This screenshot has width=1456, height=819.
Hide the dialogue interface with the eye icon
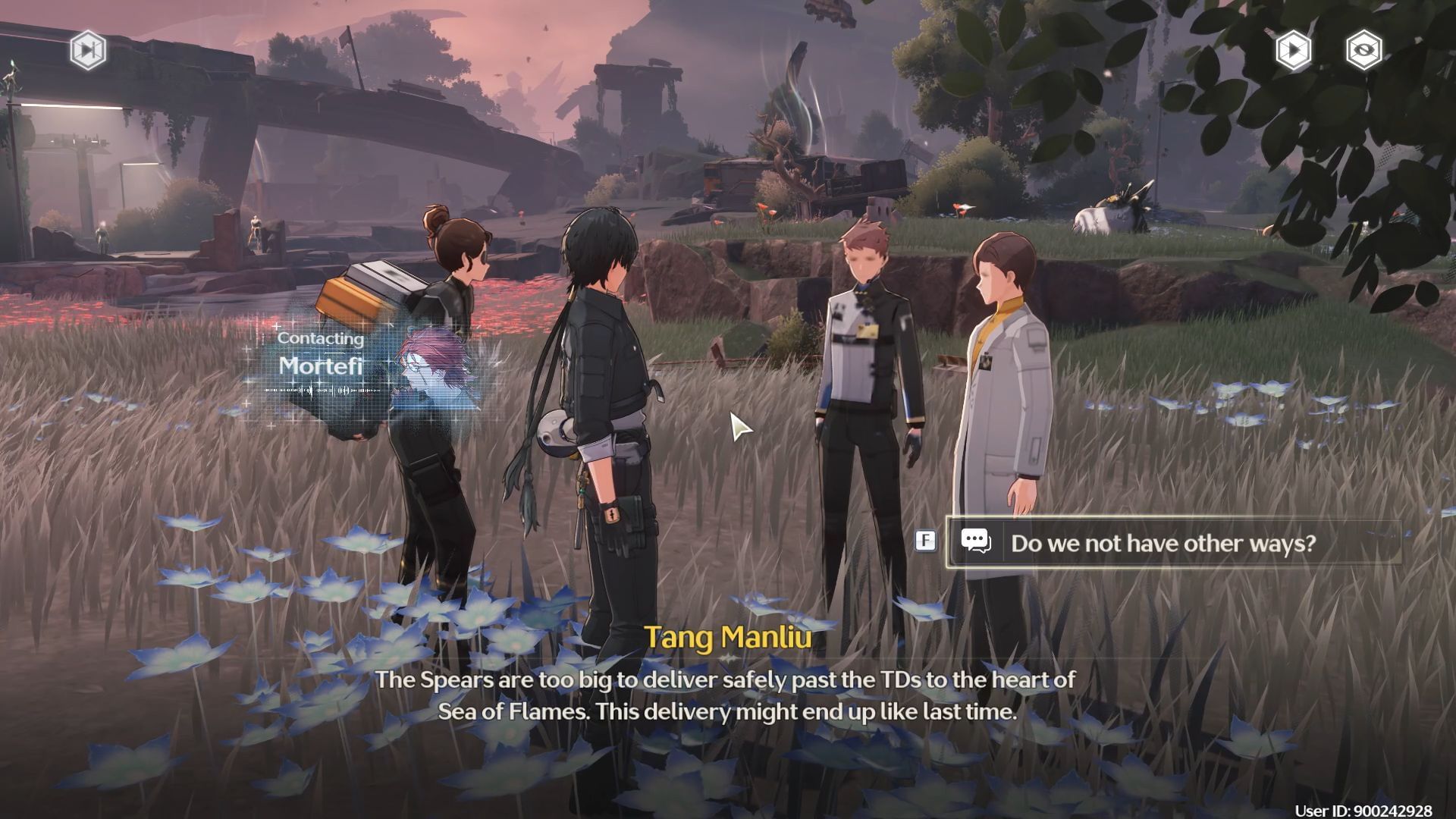click(x=1363, y=50)
